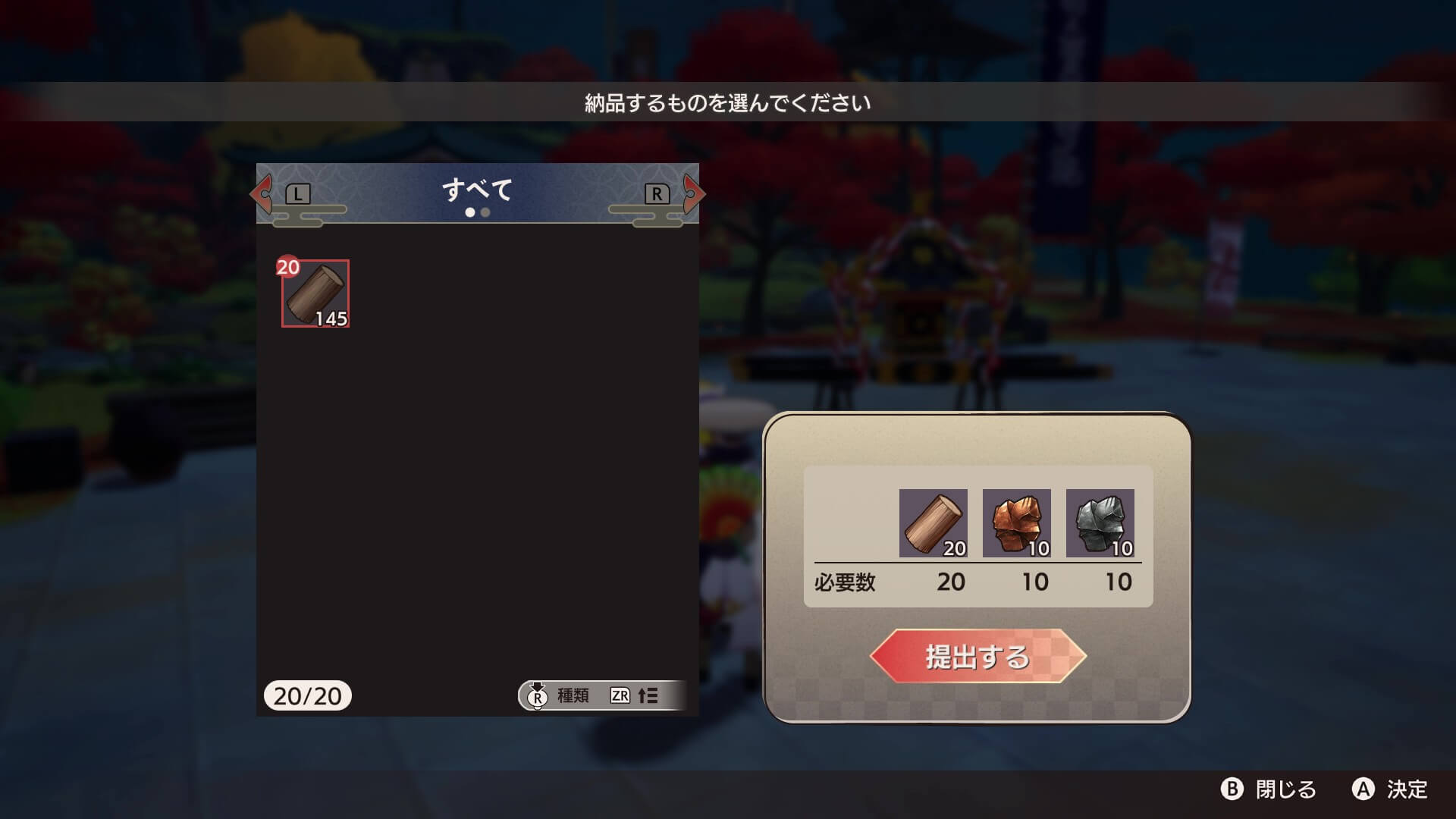The width and height of the screenshot is (1456, 819).
Task: Select the second page indicator dot
Action: 486,213
